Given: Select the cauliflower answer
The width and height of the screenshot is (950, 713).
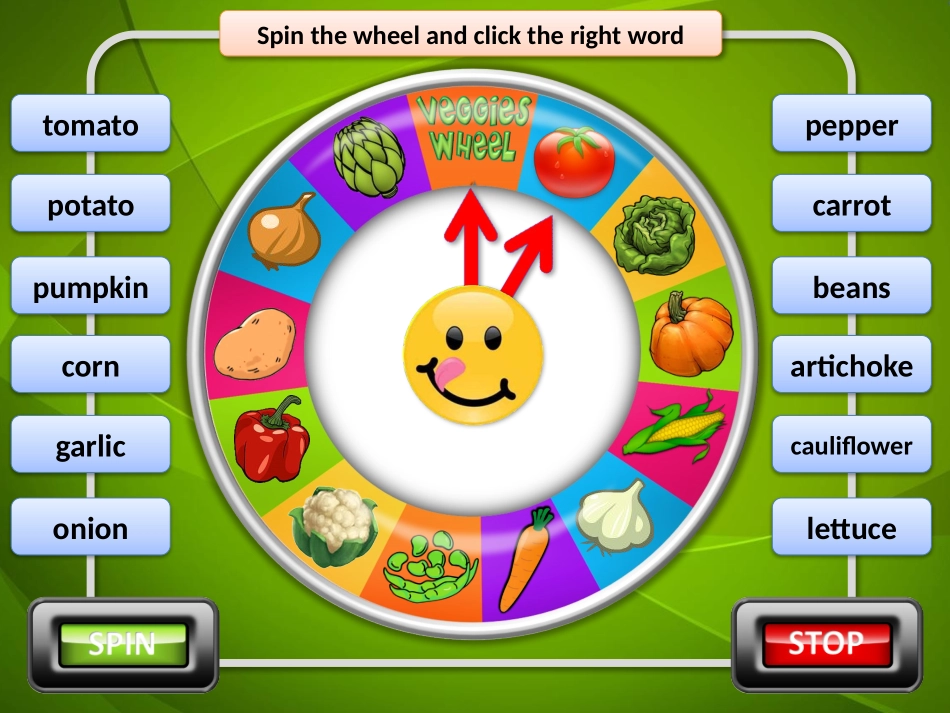Looking at the screenshot, I should [x=852, y=446].
